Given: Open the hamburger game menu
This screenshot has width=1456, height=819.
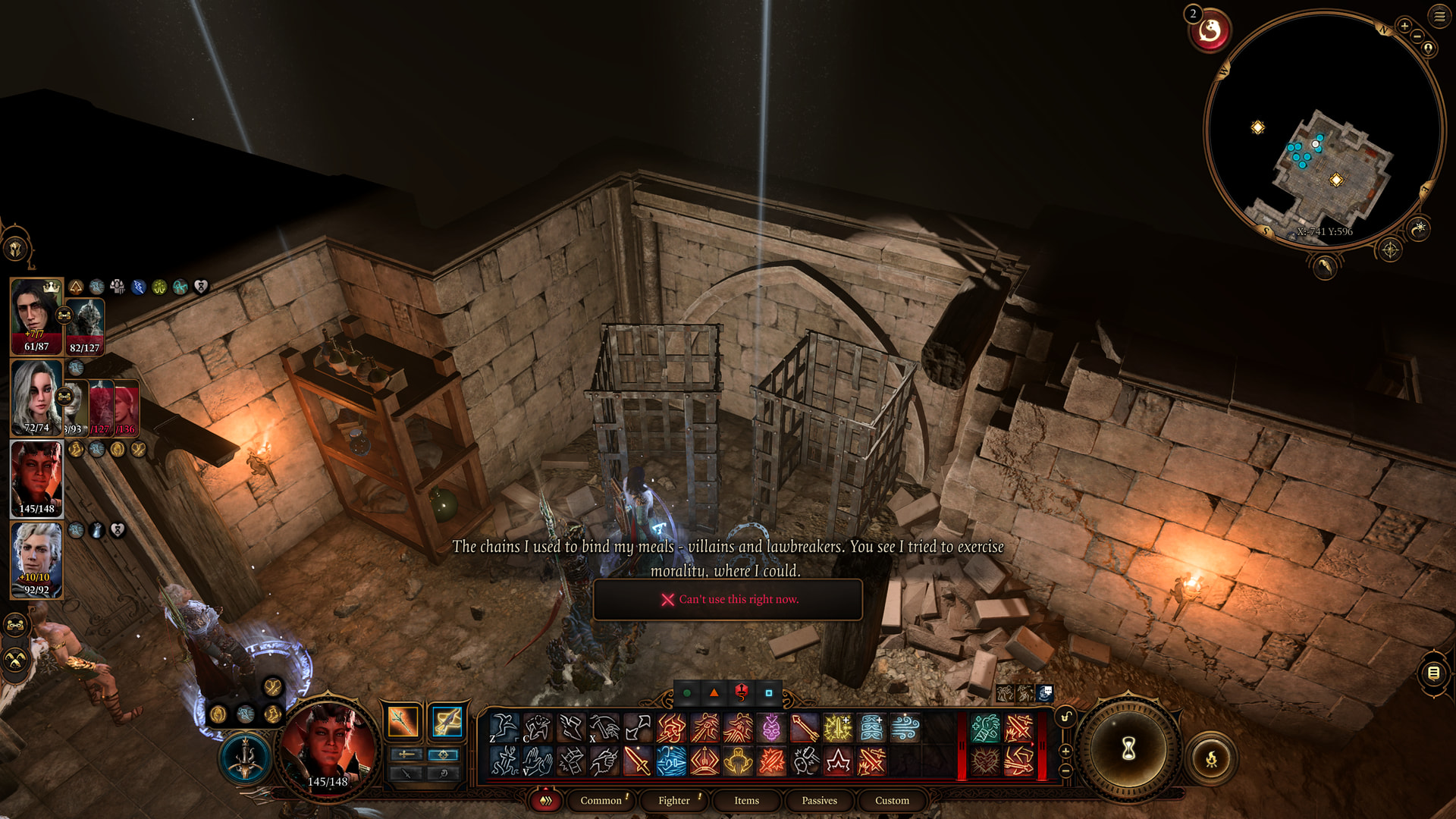Looking at the screenshot, I should tap(1439, 16).
